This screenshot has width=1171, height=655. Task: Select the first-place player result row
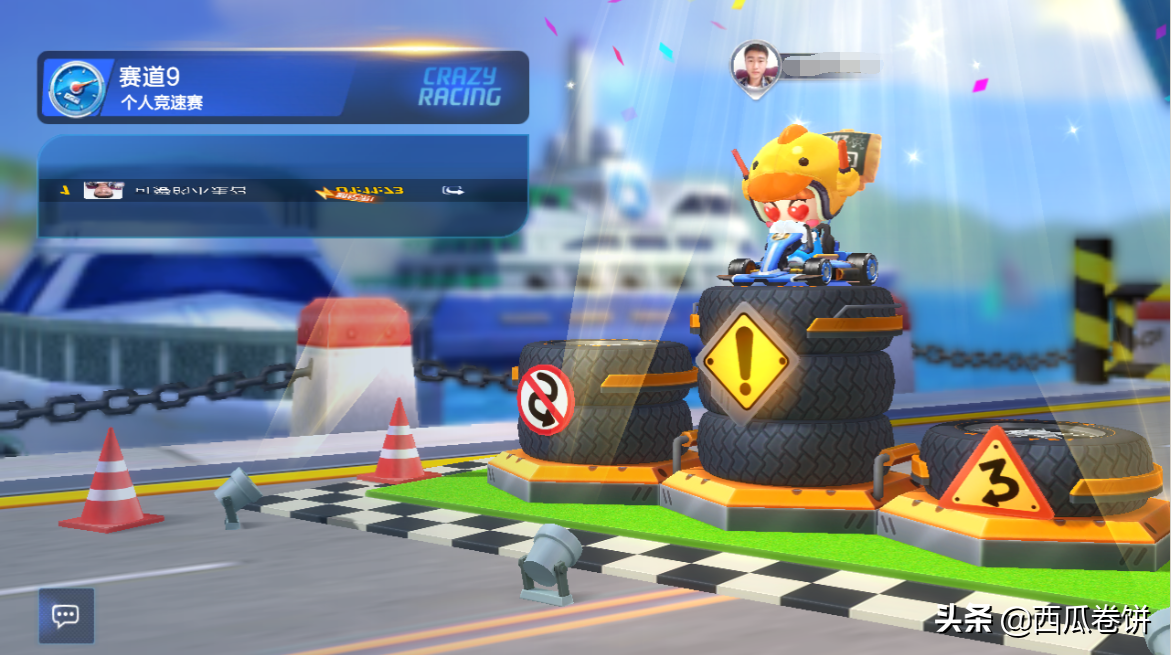282,190
